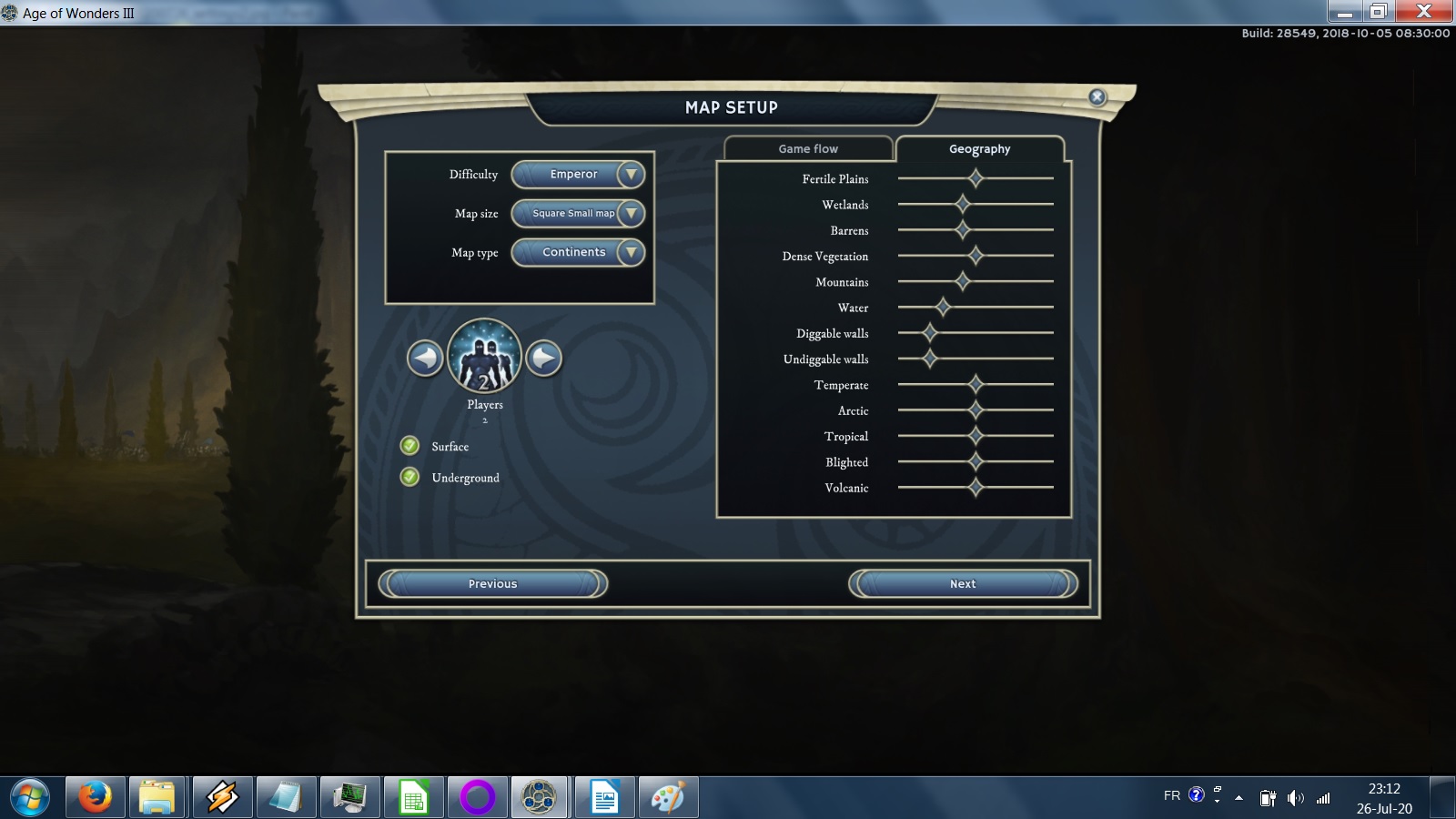Open the Difficulty dropdown showing Emperor
This screenshot has width=1456, height=819.
coord(578,175)
